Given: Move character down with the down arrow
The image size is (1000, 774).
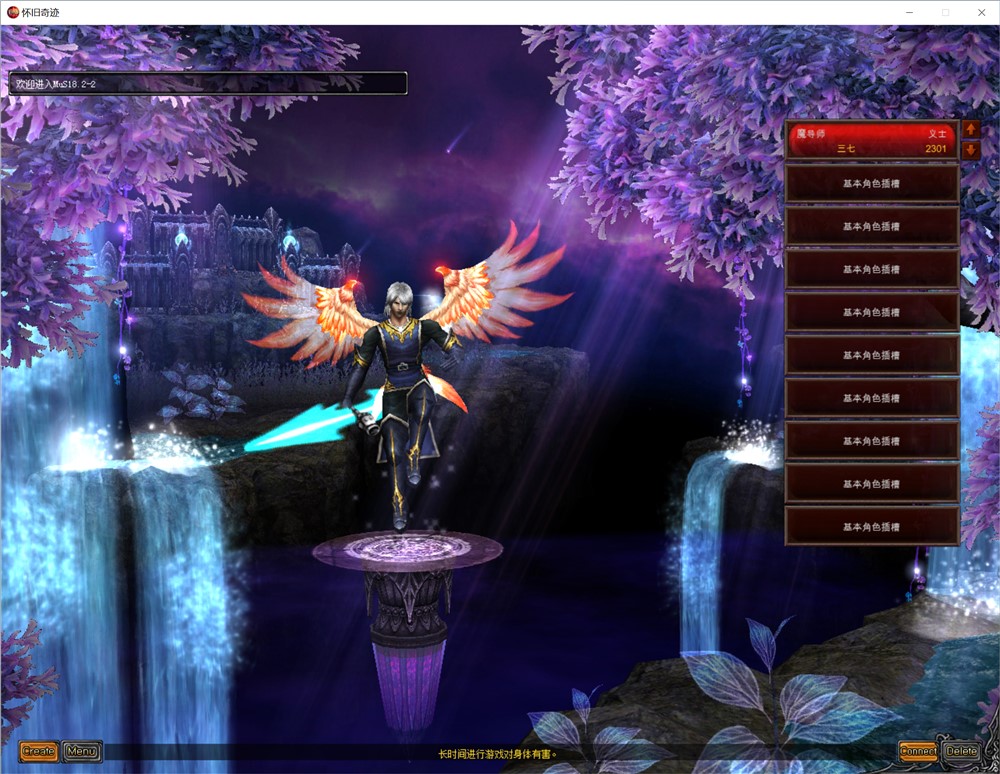Looking at the screenshot, I should (970, 150).
